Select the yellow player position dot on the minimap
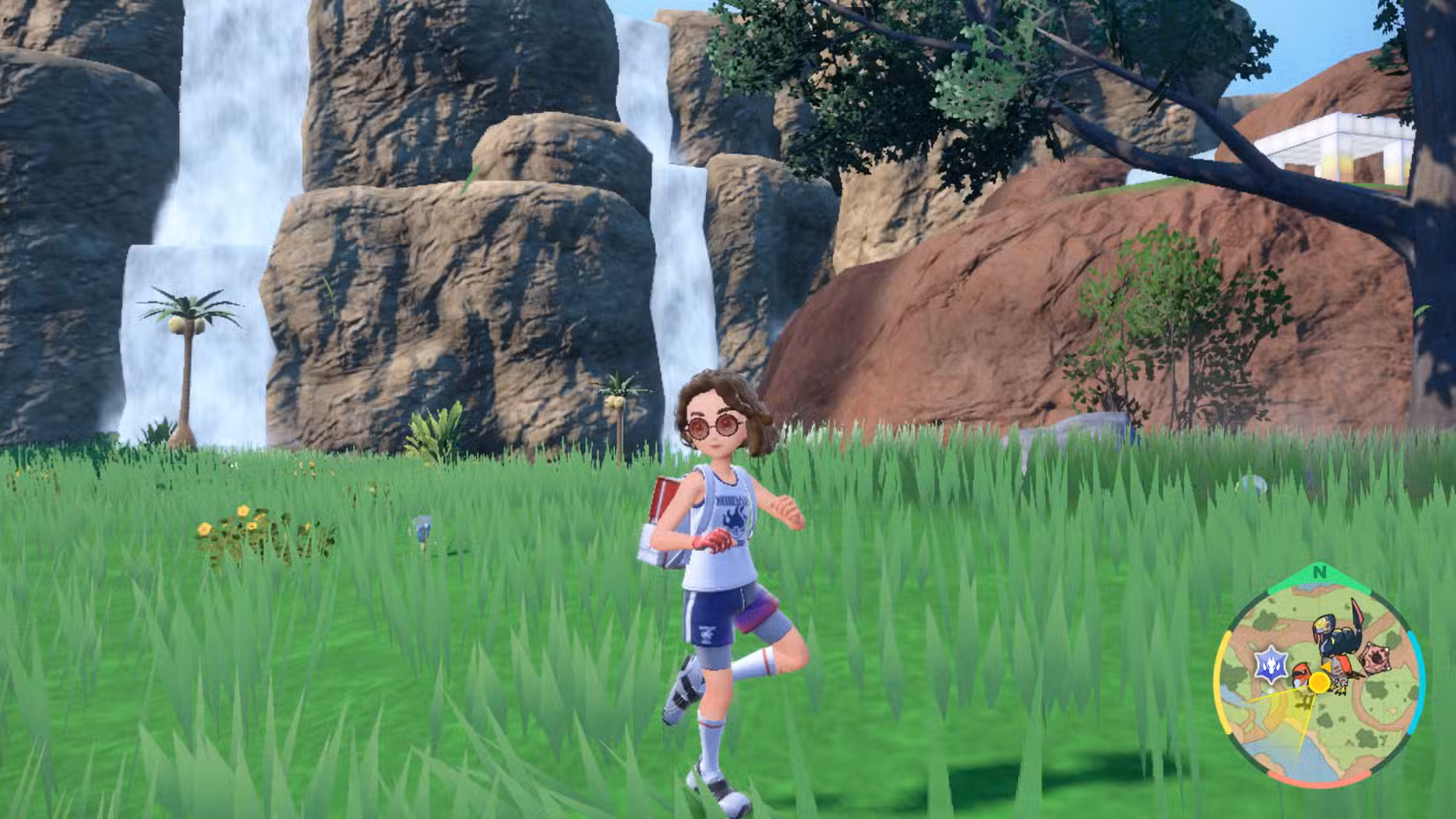This screenshot has width=1456, height=819. click(x=1319, y=680)
